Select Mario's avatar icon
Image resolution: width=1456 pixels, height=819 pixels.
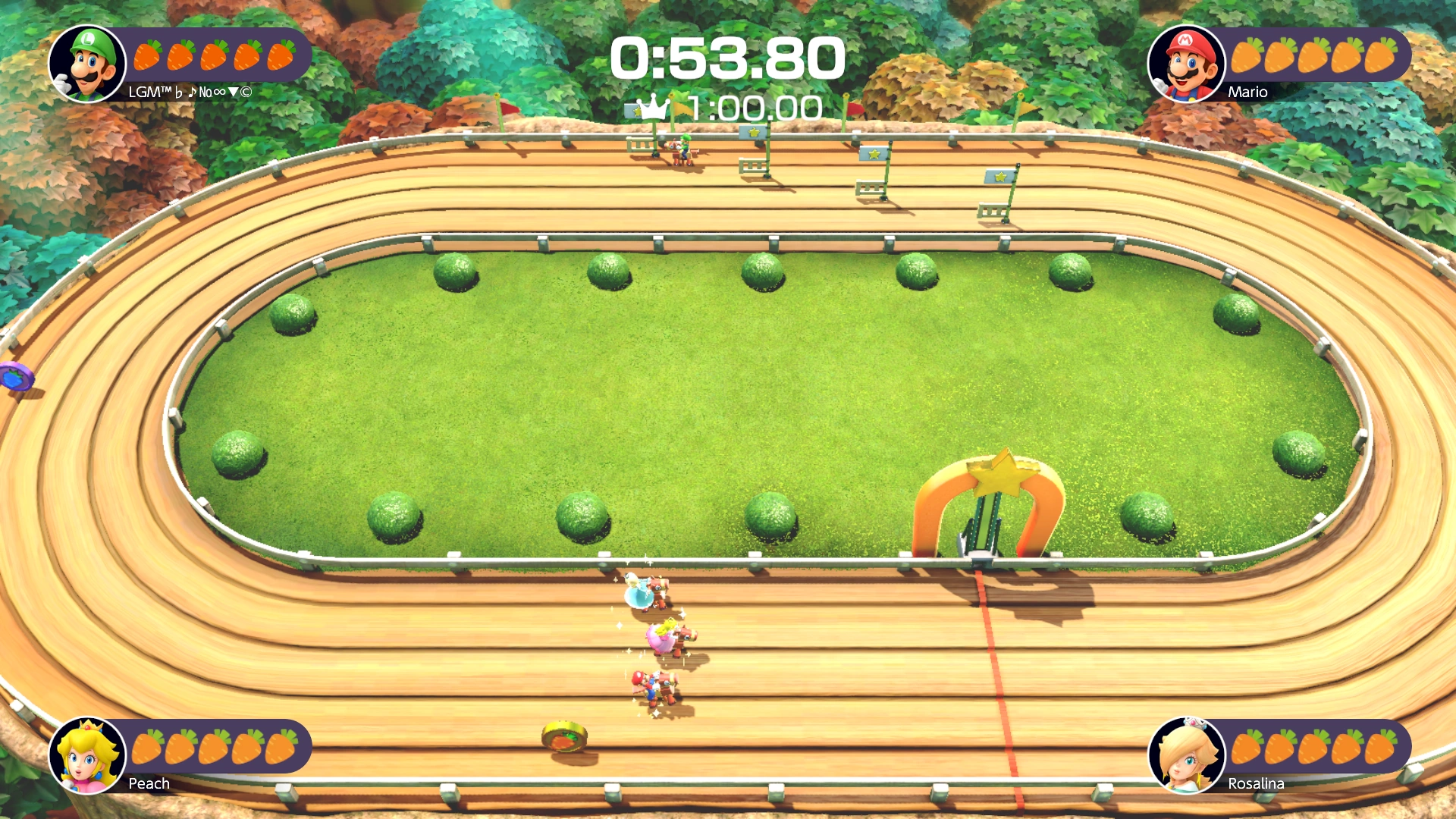pyautogui.click(x=1188, y=64)
